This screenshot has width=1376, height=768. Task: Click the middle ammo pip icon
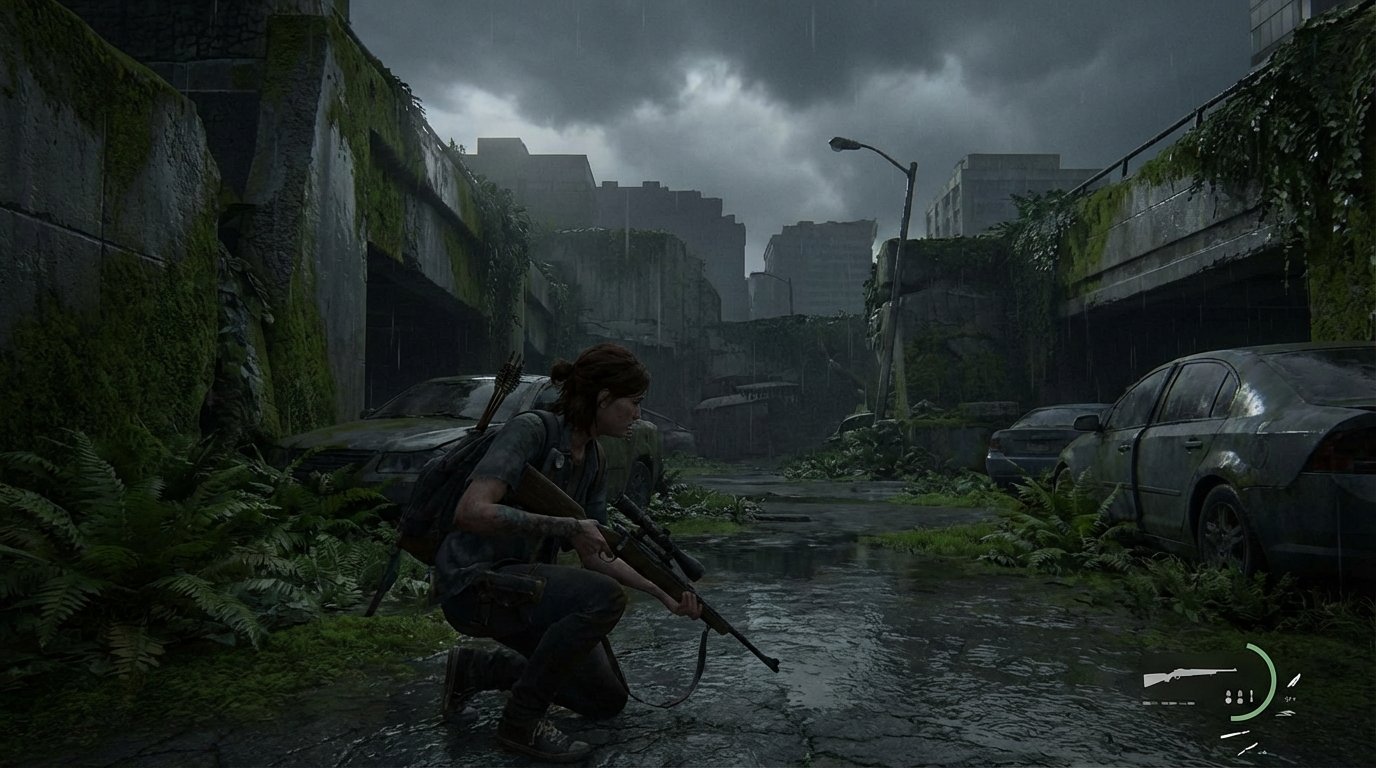(1240, 697)
